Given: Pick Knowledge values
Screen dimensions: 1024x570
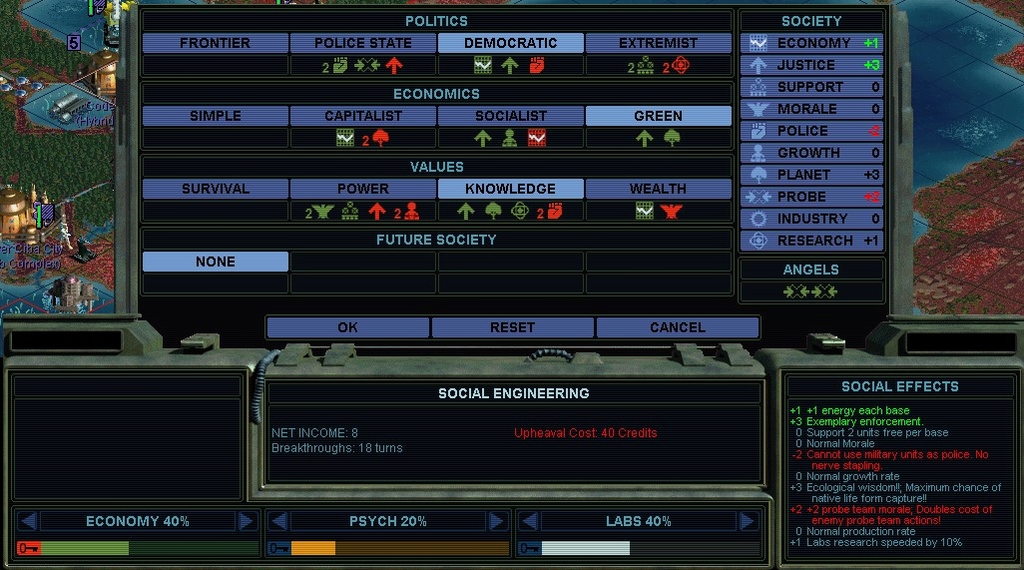Looking at the screenshot, I should pyautogui.click(x=510, y=188).
